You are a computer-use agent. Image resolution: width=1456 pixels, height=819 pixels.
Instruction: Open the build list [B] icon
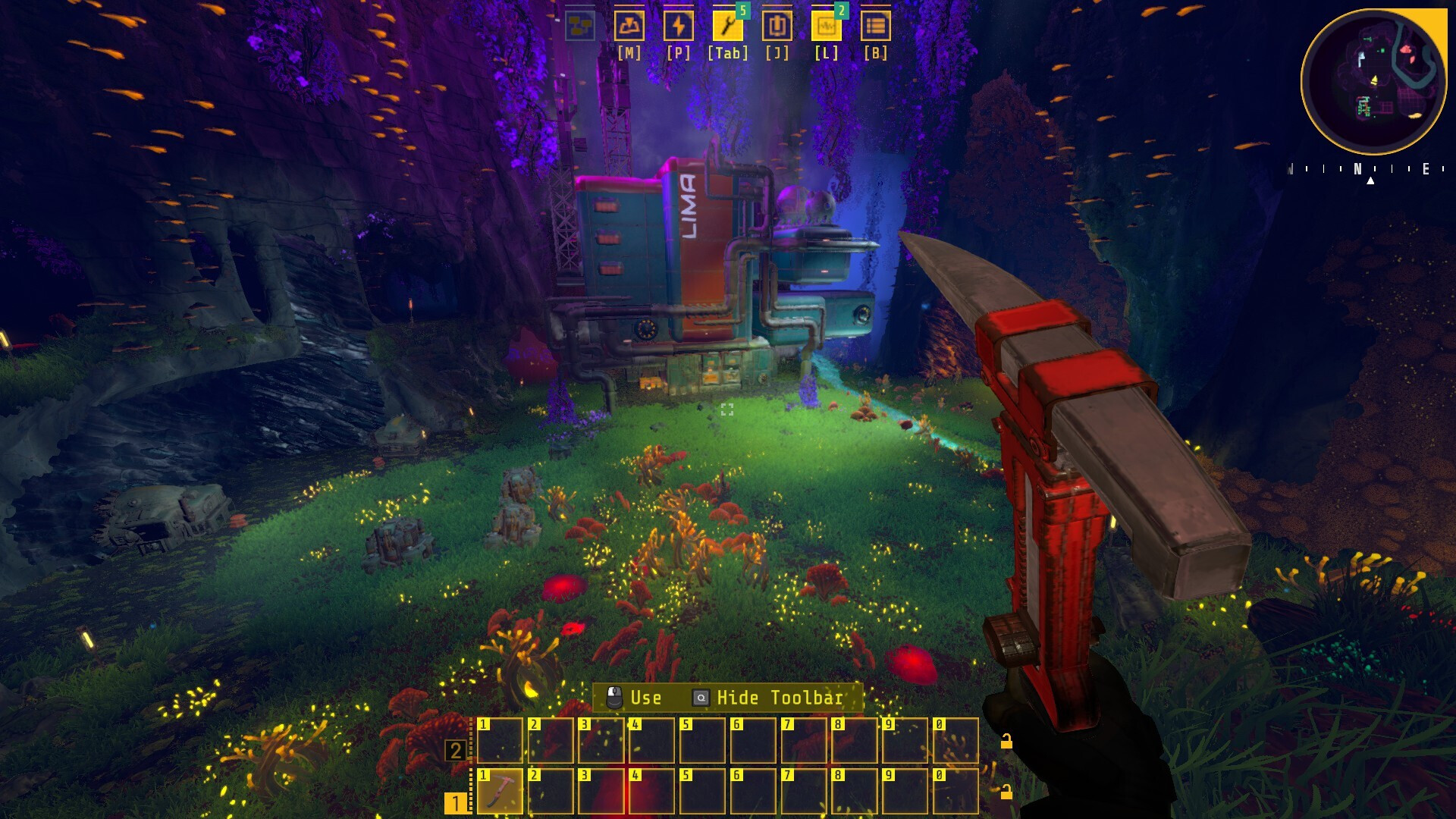coord(876,25)
